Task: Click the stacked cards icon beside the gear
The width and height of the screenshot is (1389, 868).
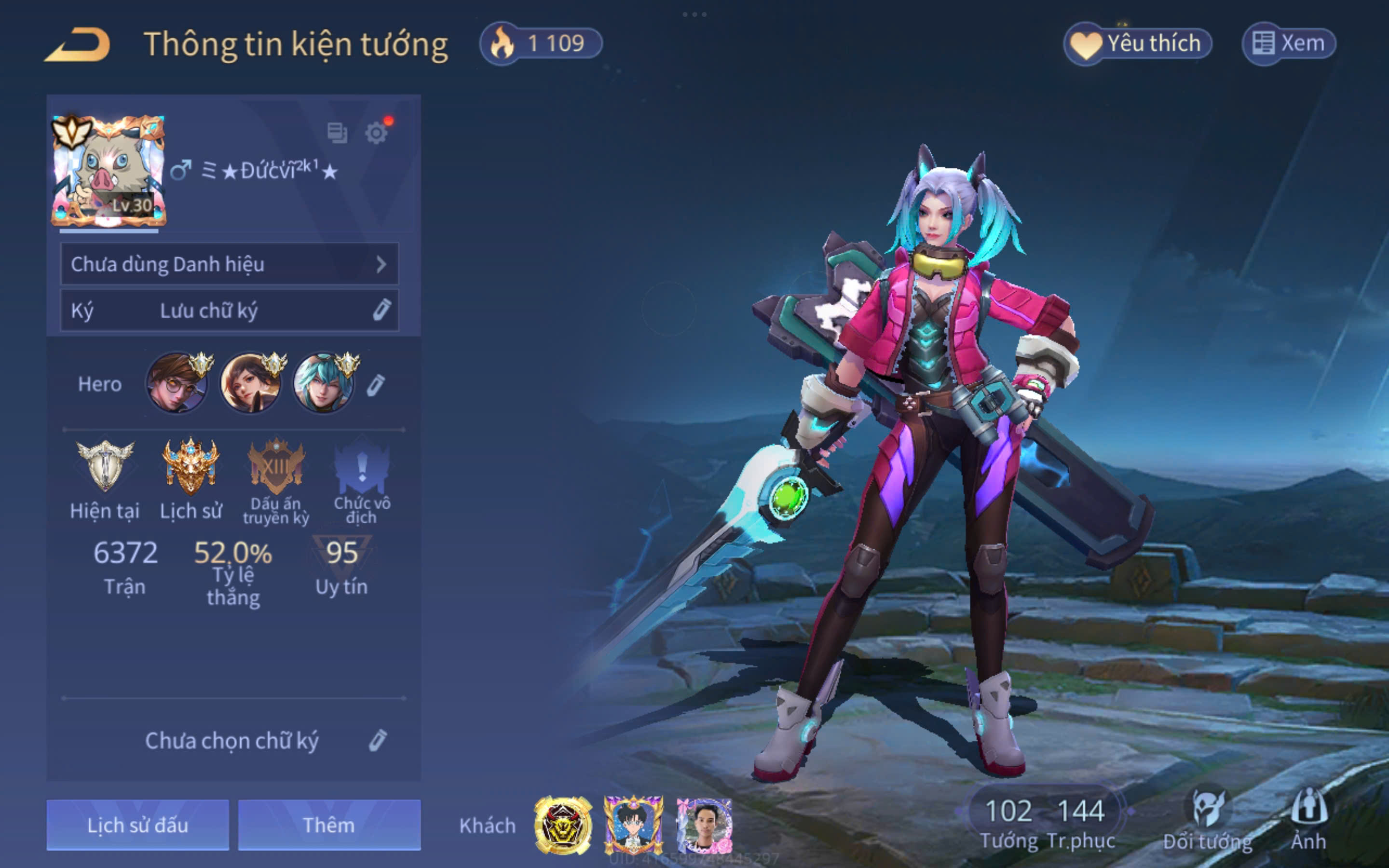Action: 337,133
